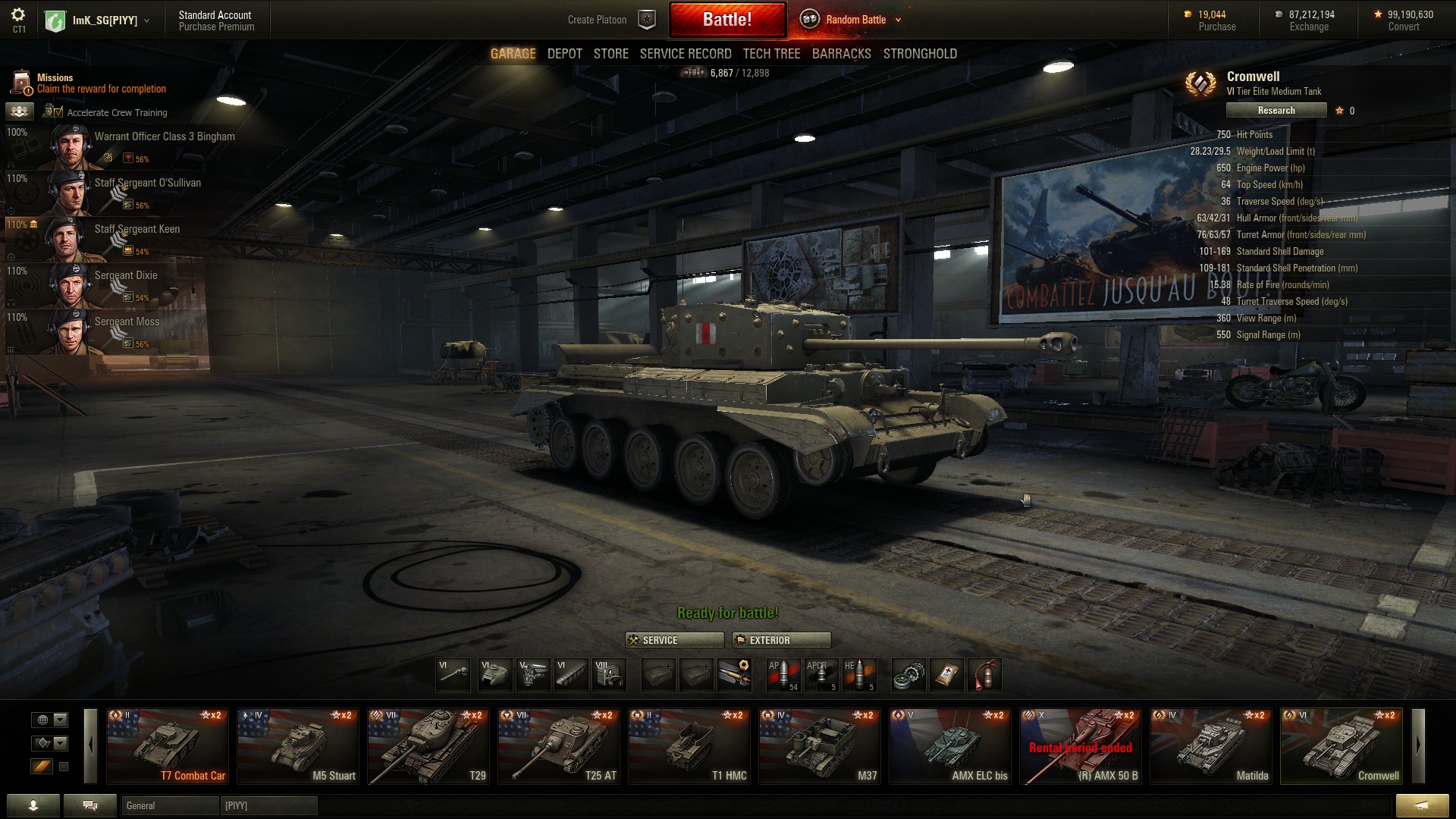Switch to the Depot tab
1456x819 pixels.
(564, 54)
